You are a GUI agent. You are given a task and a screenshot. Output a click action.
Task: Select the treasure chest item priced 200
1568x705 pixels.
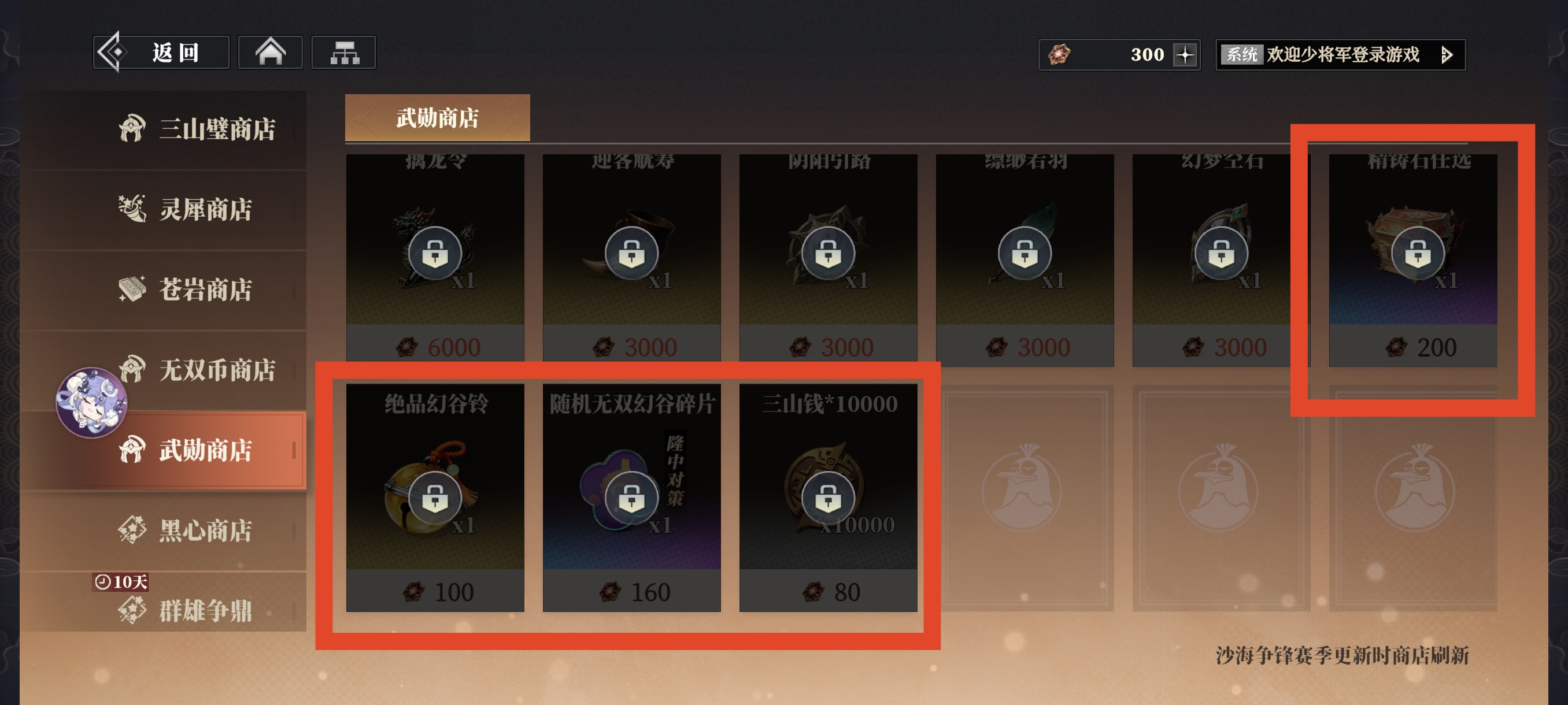point(1412,255)
